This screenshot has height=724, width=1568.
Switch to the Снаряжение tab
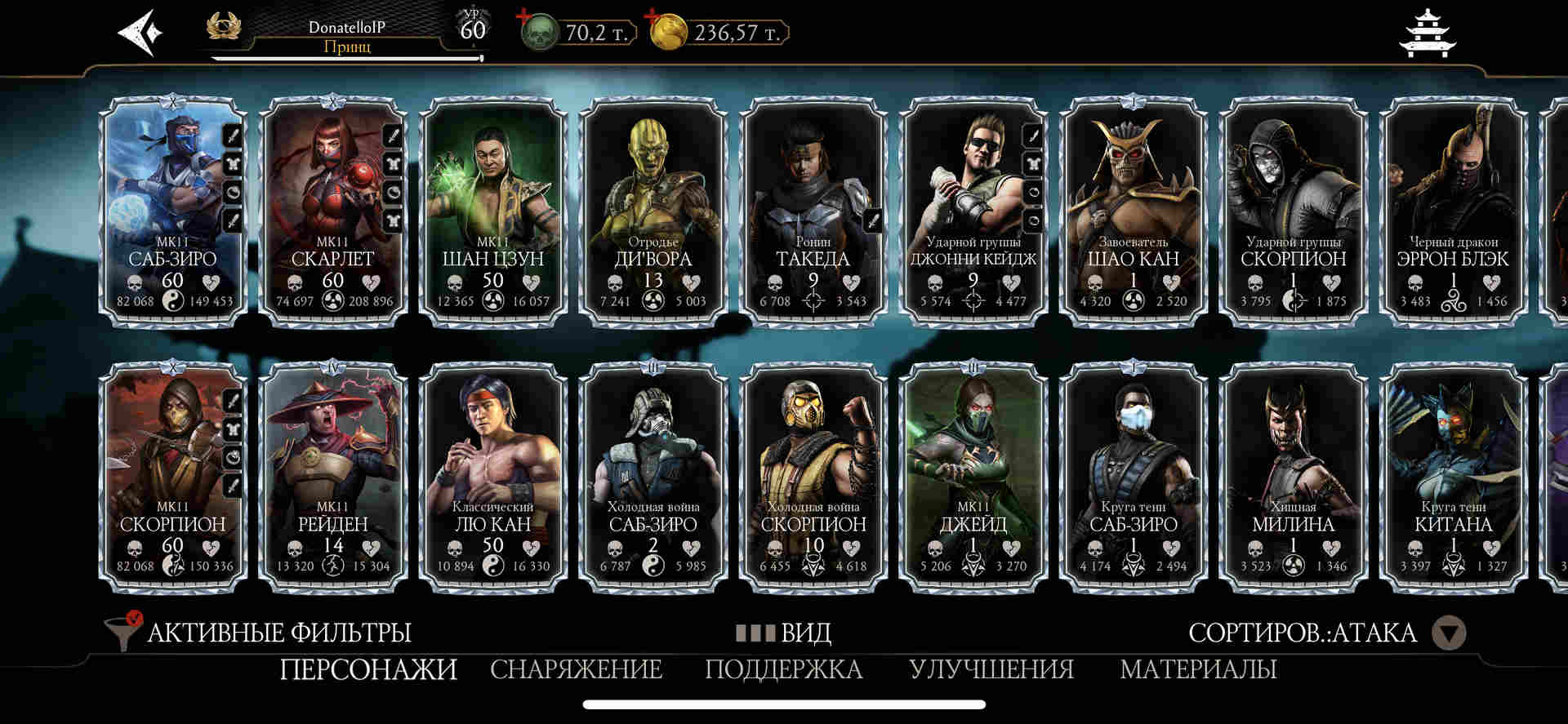(x=576, y=669)
